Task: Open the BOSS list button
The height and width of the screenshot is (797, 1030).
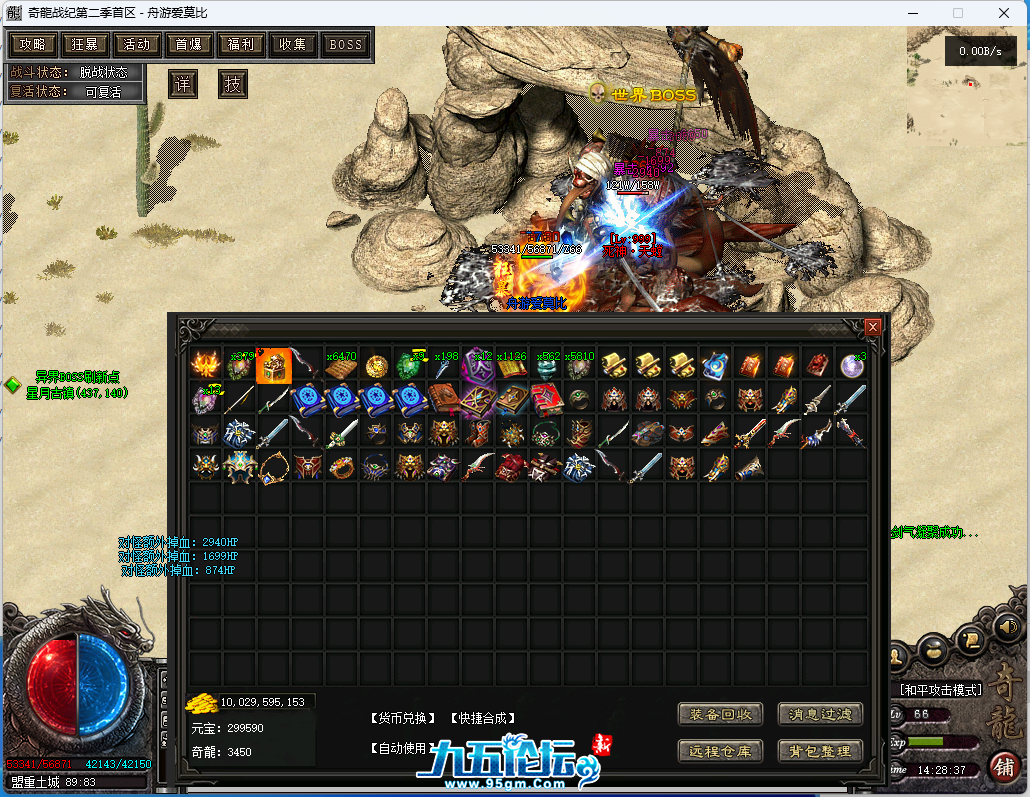Action: coord(346,44)
